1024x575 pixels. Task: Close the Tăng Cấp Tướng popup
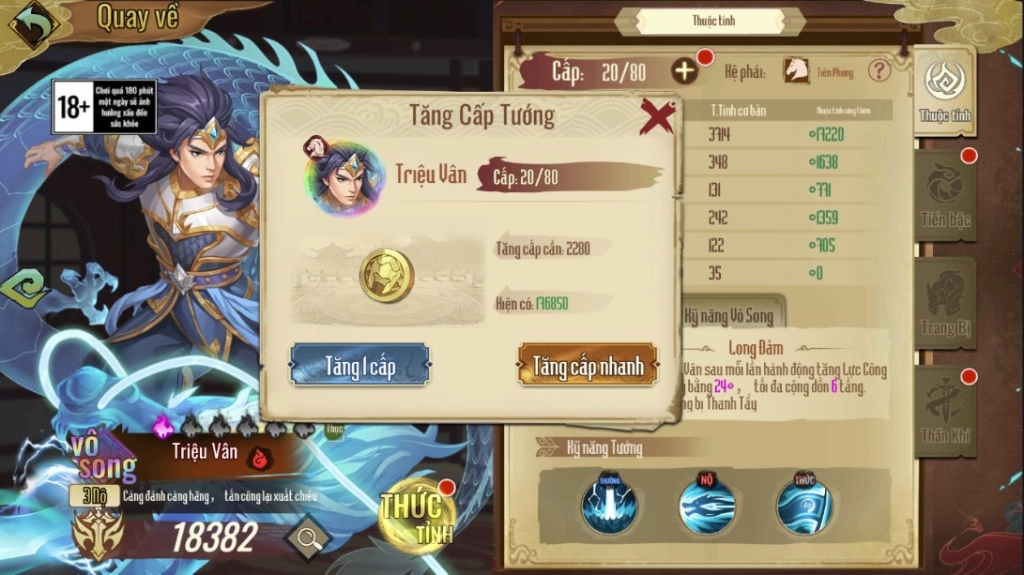click(x=657, y=117)
